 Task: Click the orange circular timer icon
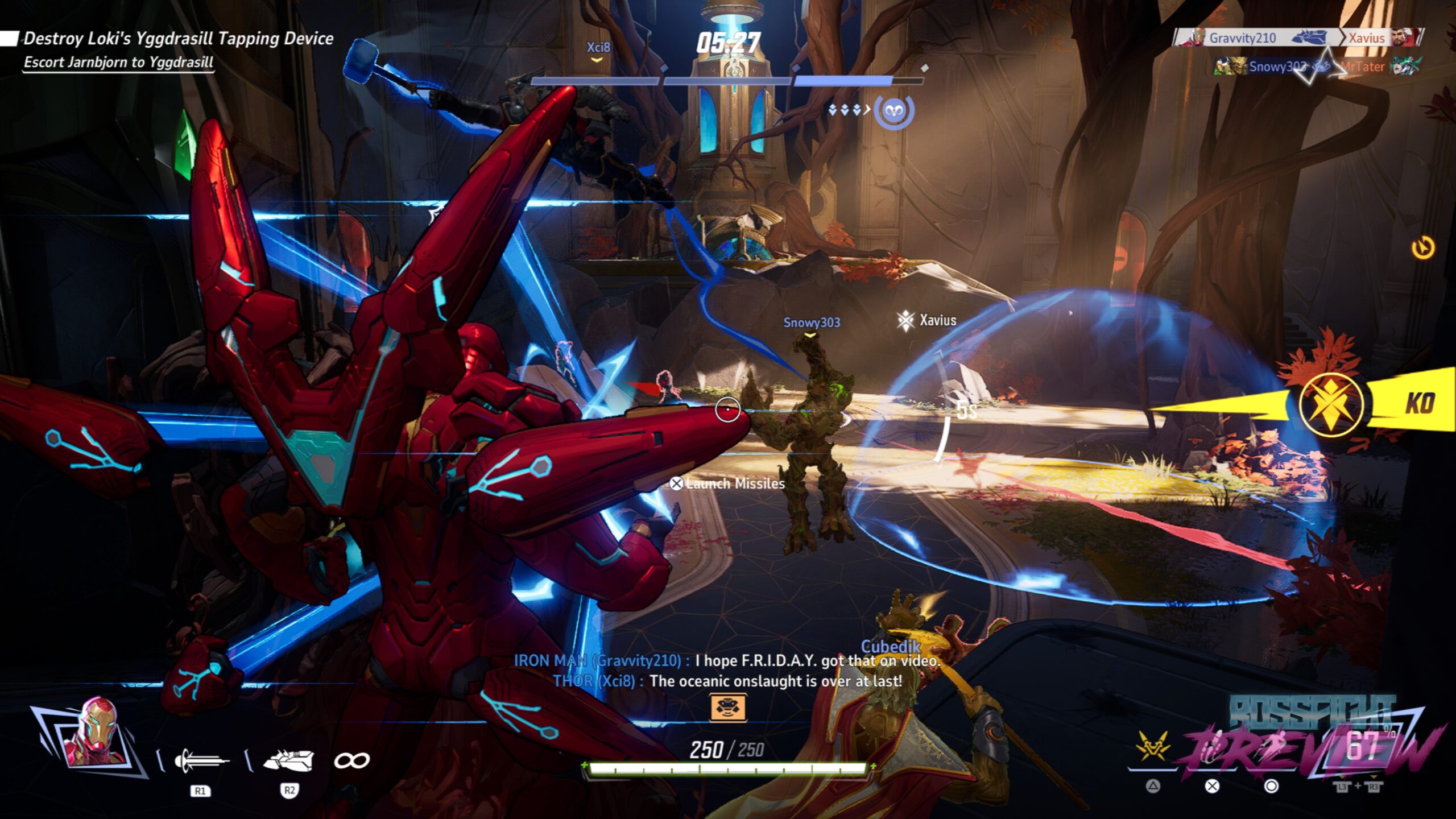click(x=1423, y=248)
